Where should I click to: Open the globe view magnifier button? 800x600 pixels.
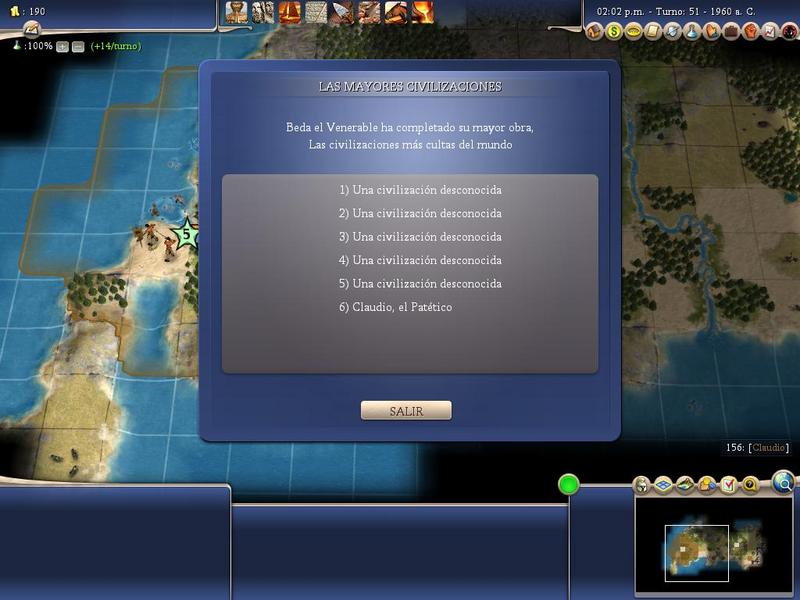(x=784, y=483)
